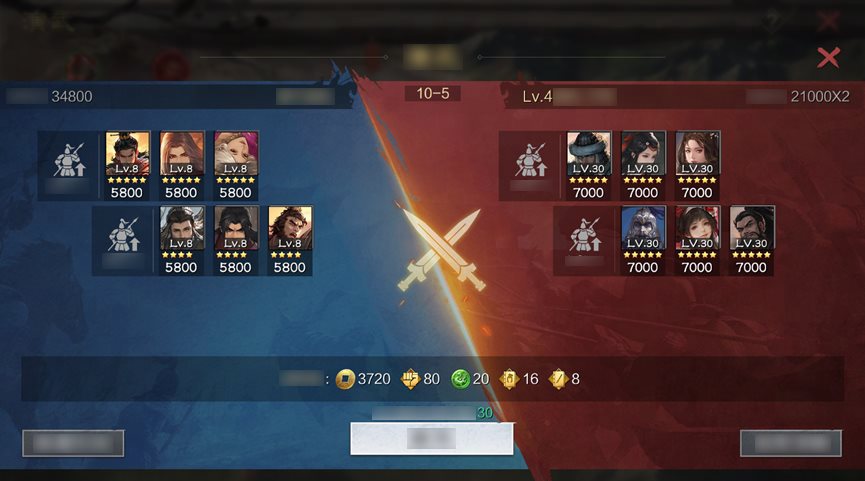Inspect the enemy wearing a wide-brimmed hat
The width and height of the screenshot is (865, 481).
click(589, 154)
